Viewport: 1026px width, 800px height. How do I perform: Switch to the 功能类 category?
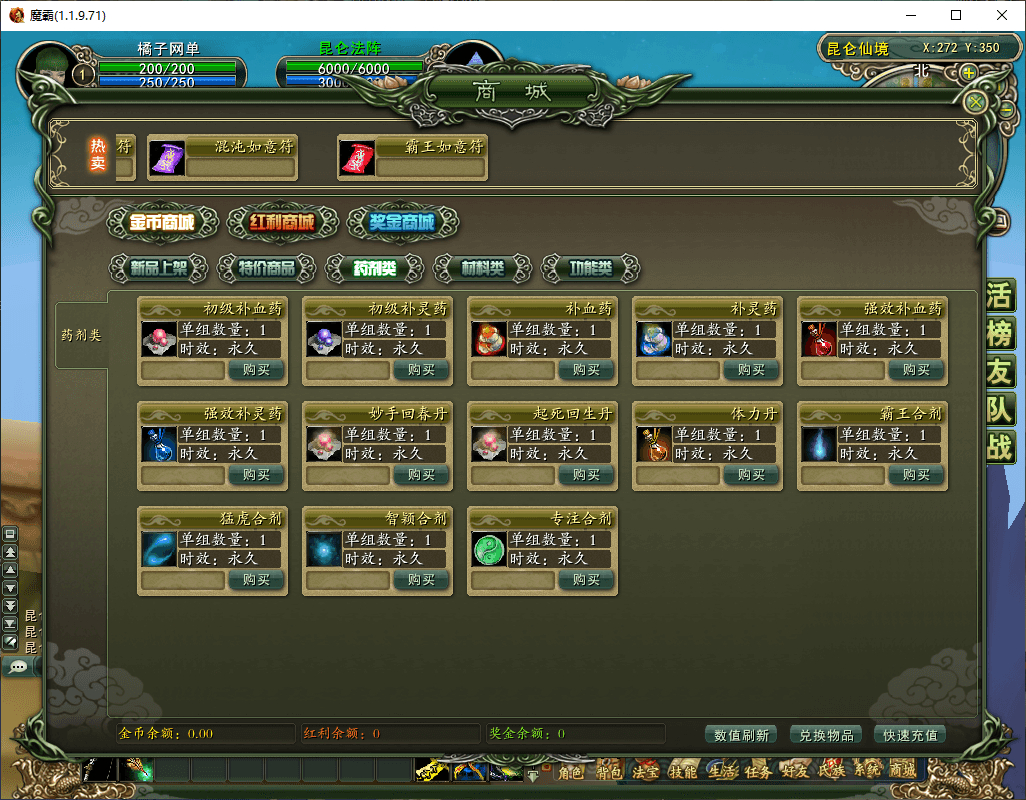coord(590,268)
